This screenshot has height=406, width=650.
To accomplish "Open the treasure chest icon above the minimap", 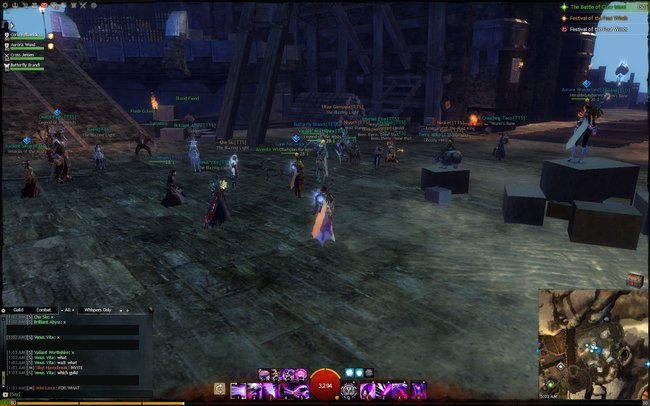I will click(634, 279).
